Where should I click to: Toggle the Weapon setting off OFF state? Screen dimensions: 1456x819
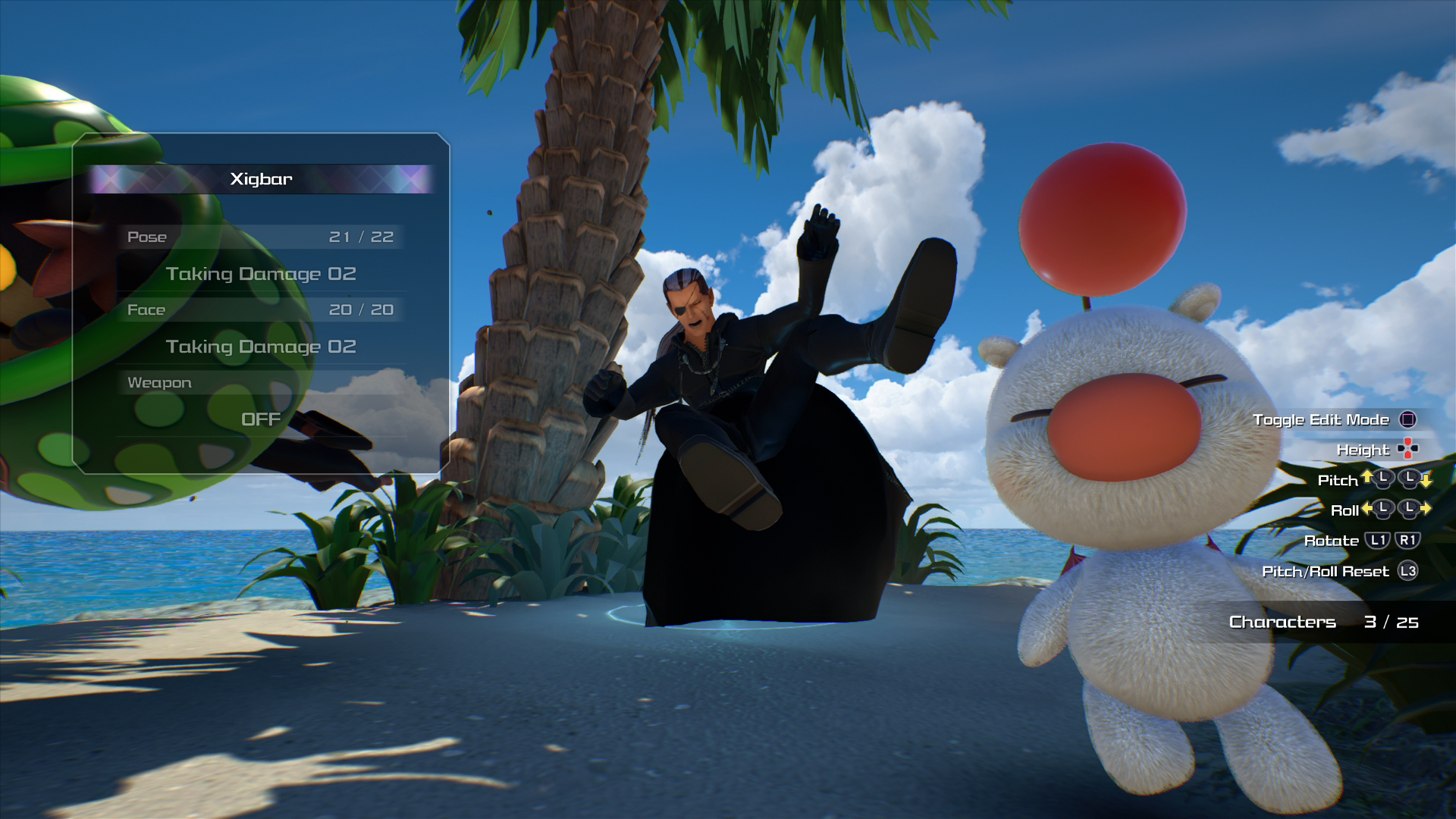click(260, 419)
